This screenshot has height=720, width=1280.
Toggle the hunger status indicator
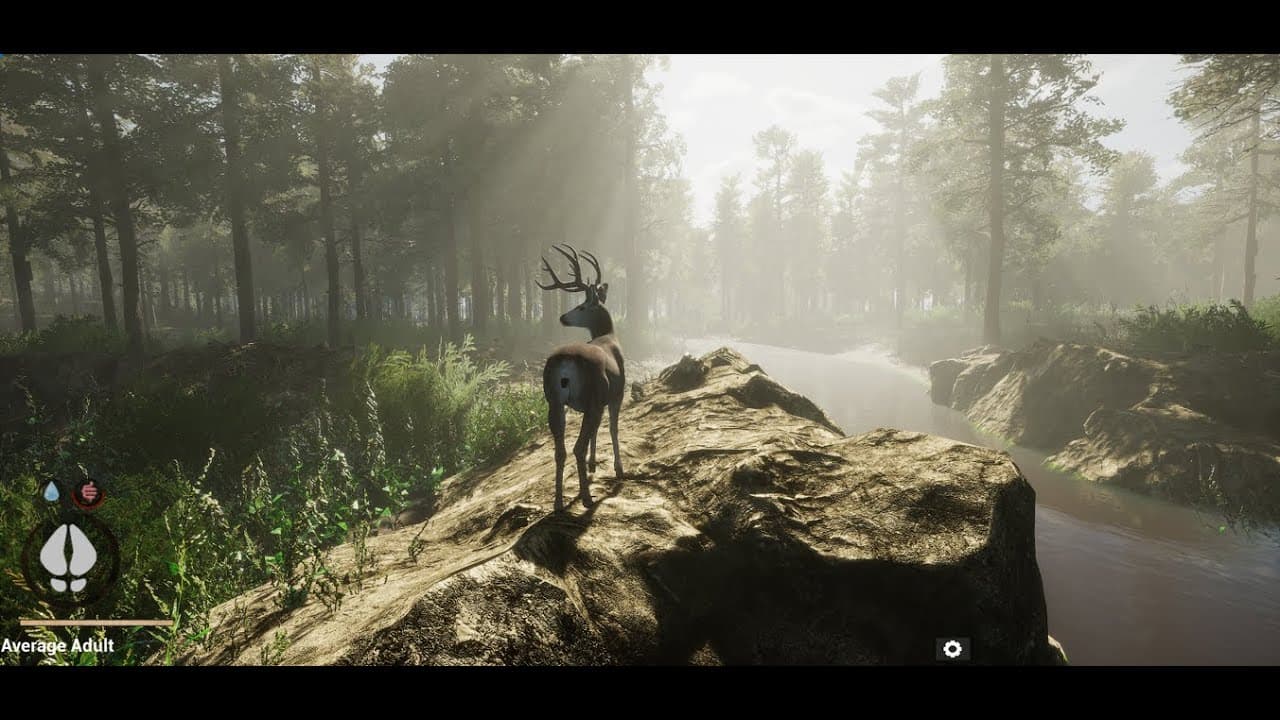tap(88, 492)
